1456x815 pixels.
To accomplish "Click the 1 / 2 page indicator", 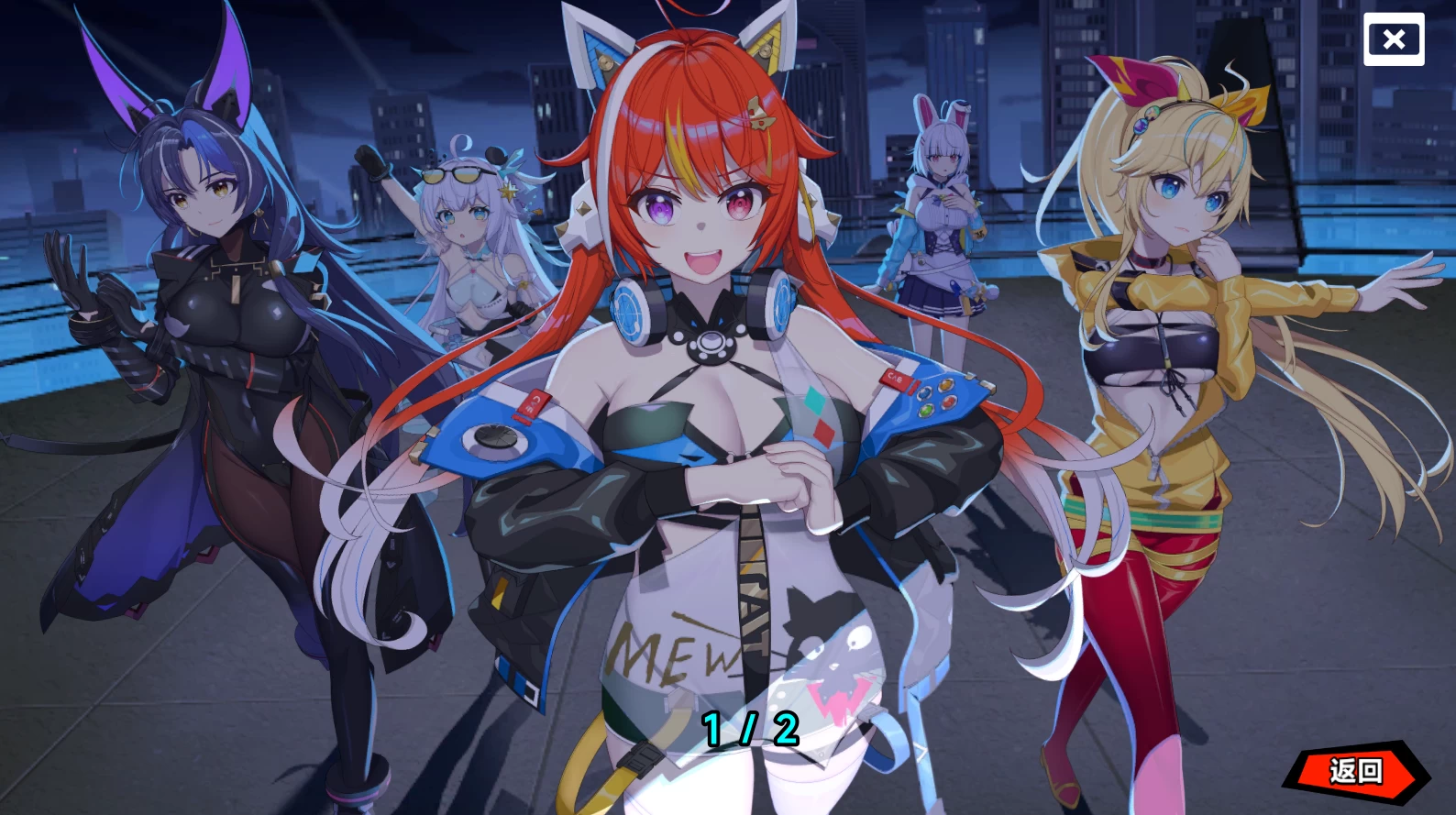I will pos(748,728).
